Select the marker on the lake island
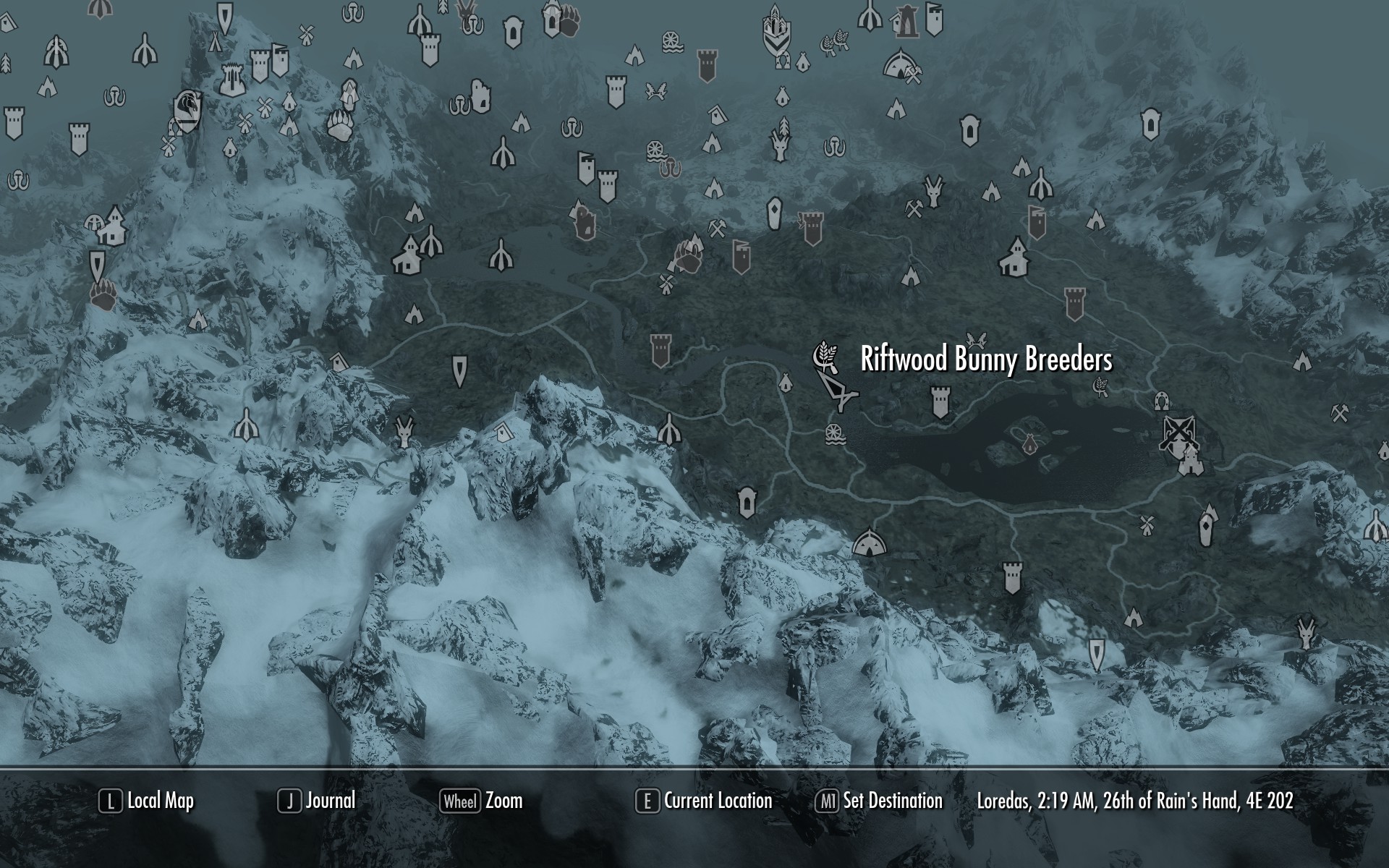 pos(1027,442)
